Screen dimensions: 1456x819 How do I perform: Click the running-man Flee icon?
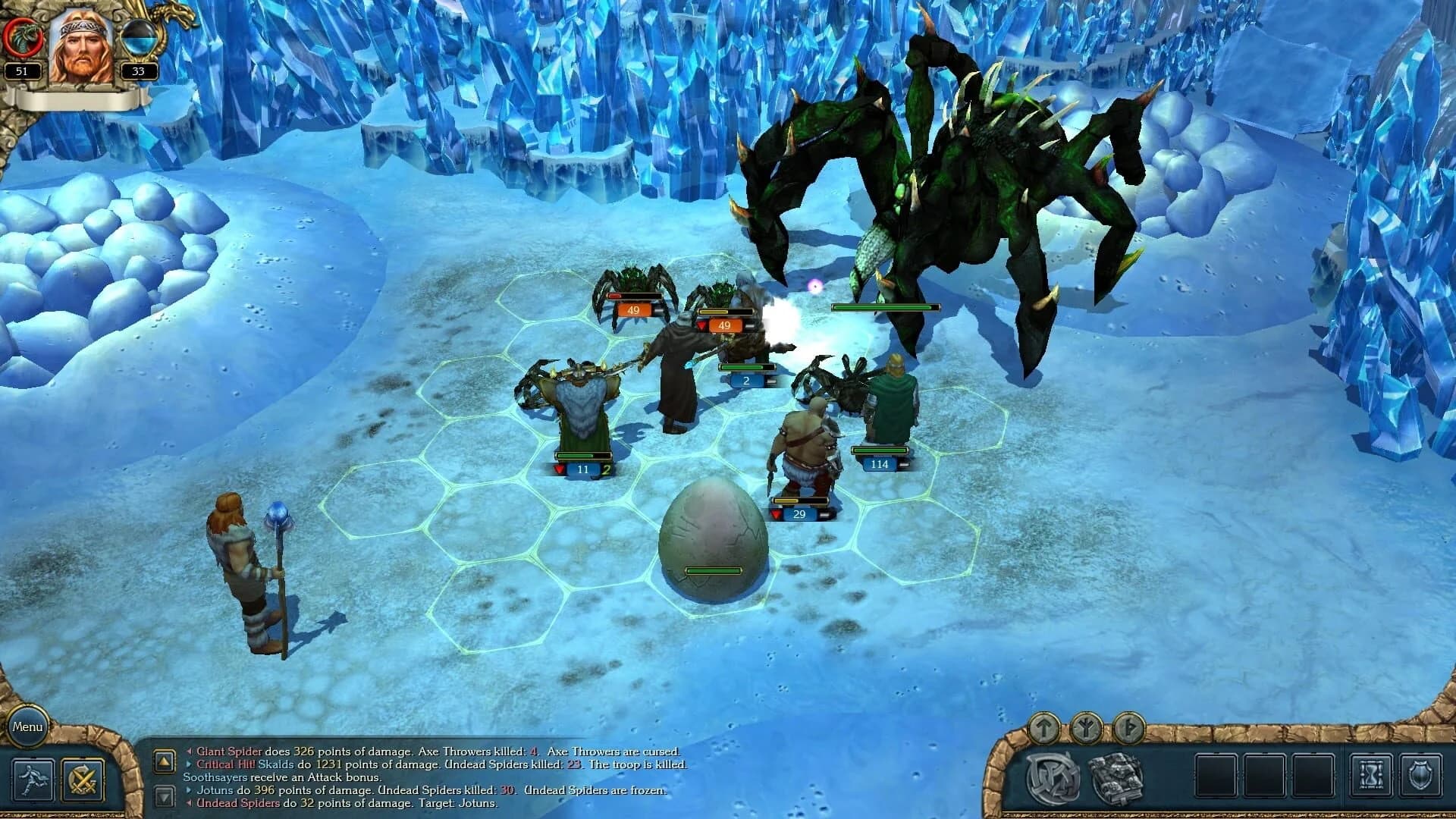click(x=32, y=779)
